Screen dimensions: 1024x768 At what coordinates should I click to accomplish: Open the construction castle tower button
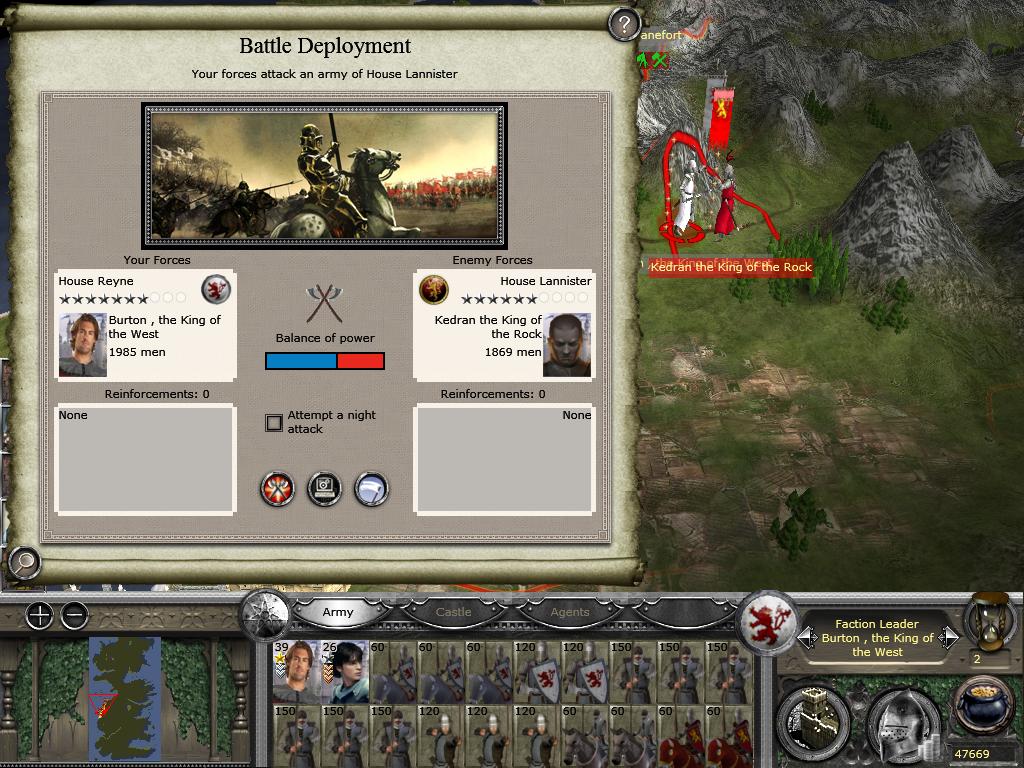point(812,722)
